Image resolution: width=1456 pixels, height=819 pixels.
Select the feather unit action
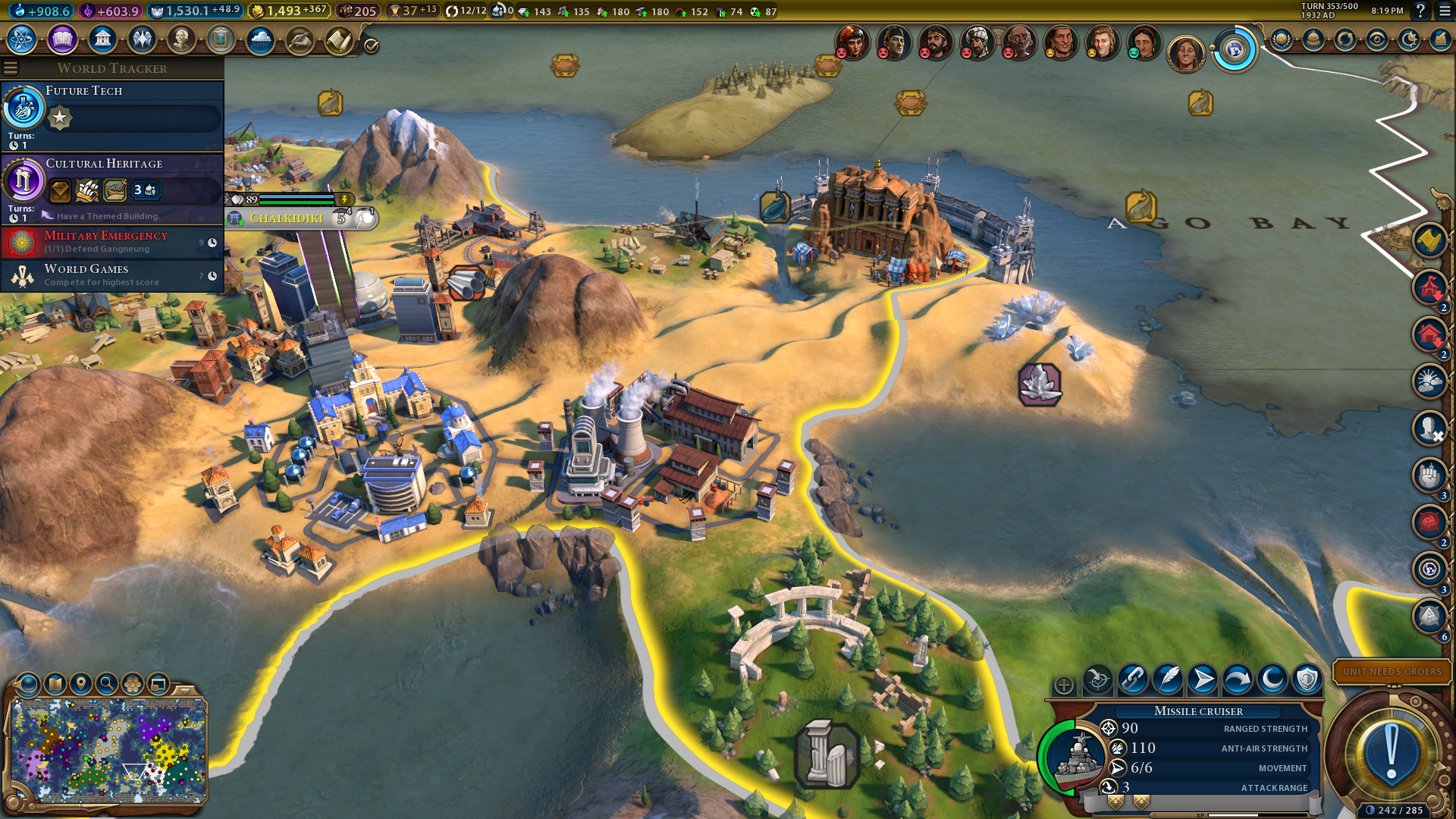point(1168,679)
